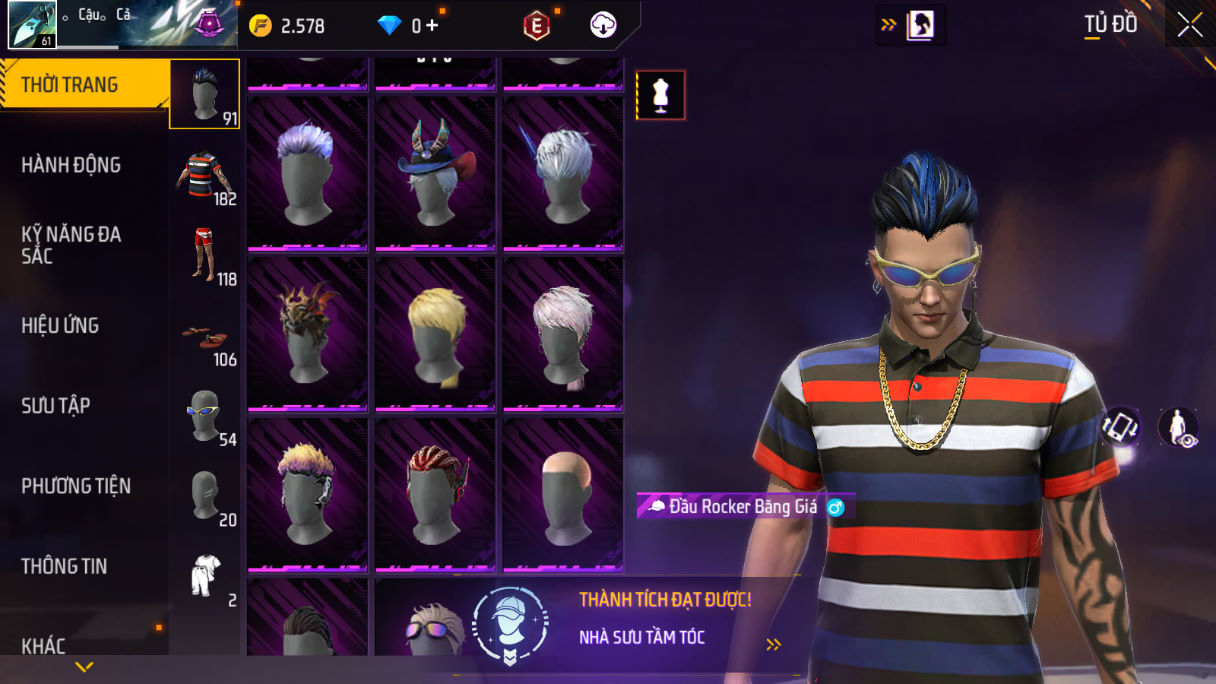Choose the striped shirt tops subcategory

click(205, 176)
